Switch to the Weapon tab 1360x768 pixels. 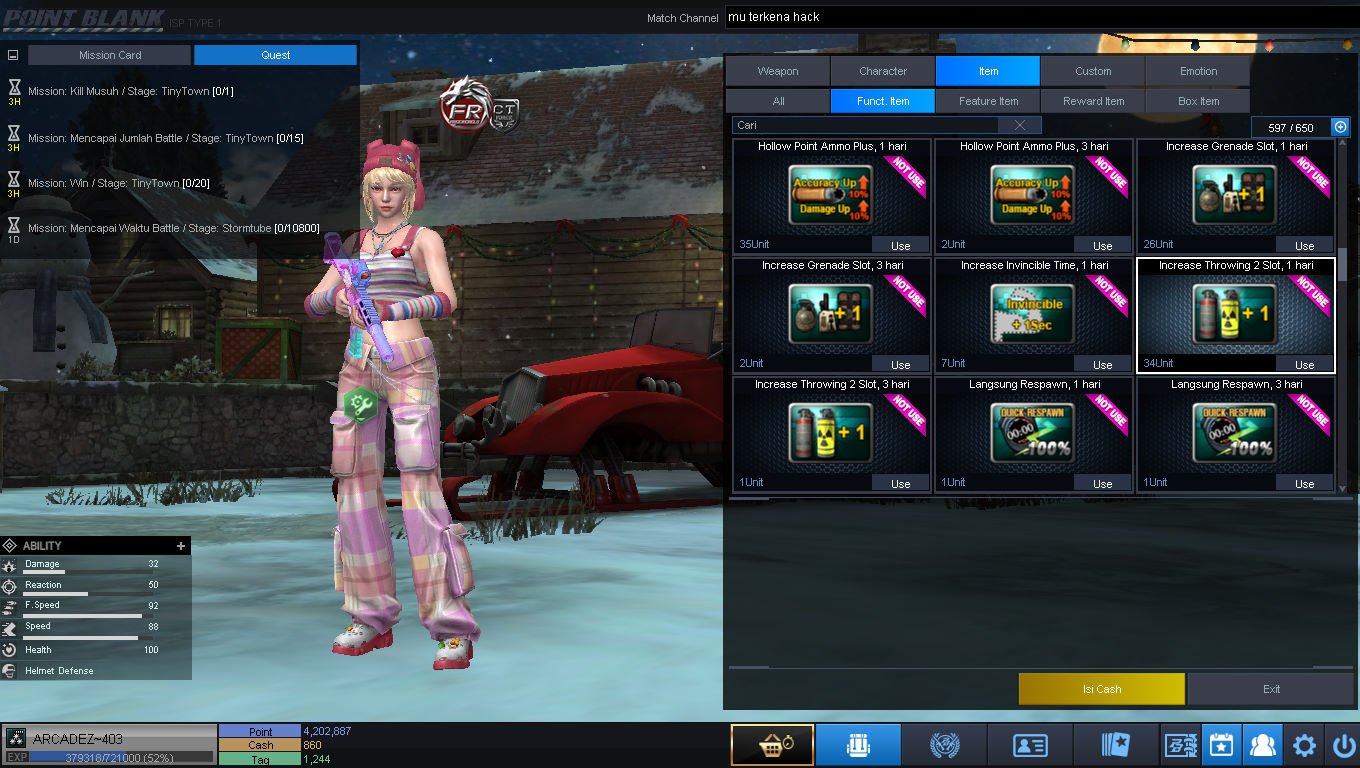click(777, 71)
